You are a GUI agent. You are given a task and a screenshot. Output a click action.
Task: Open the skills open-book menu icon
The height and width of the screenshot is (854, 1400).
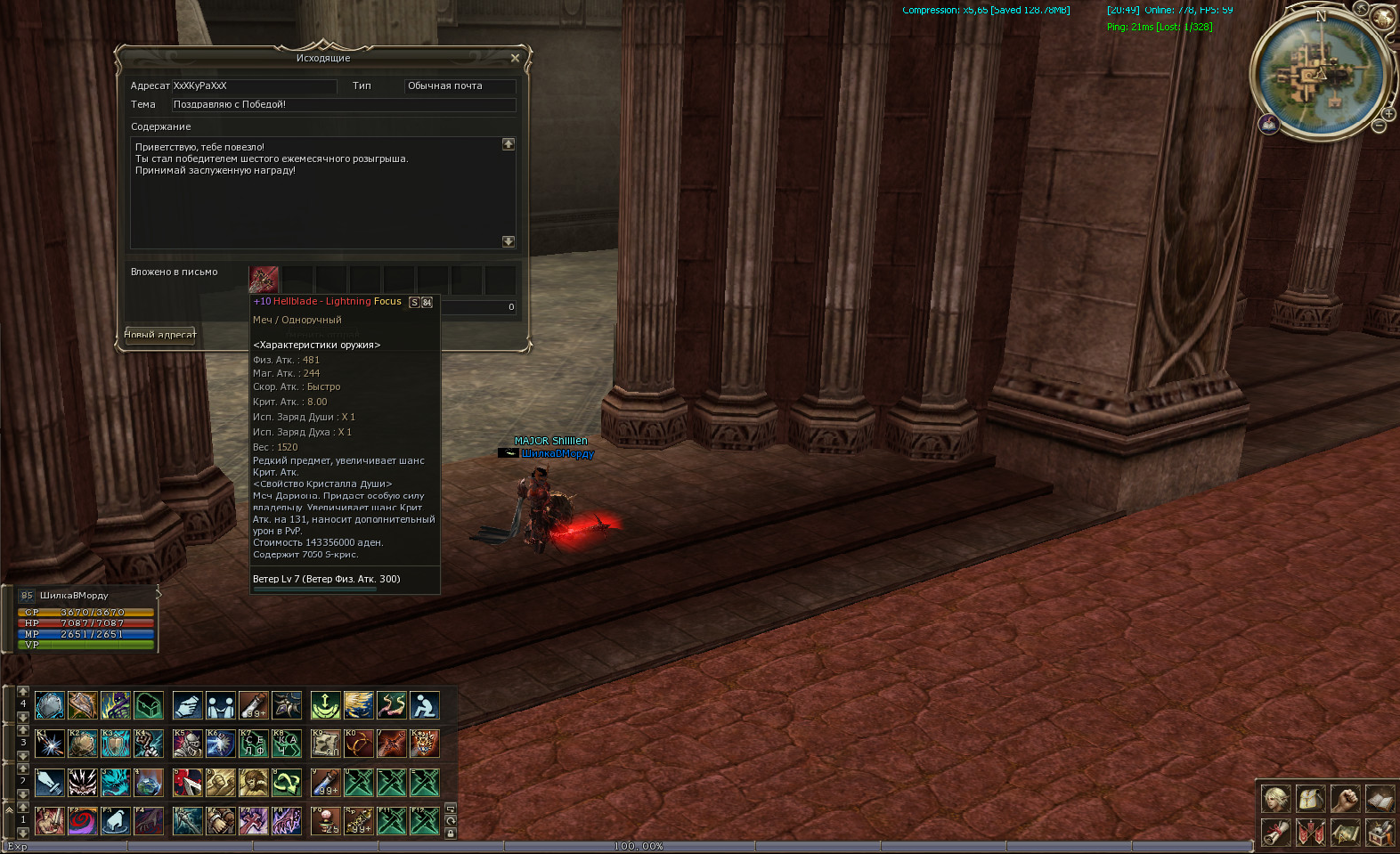(x=1380, y=799)
